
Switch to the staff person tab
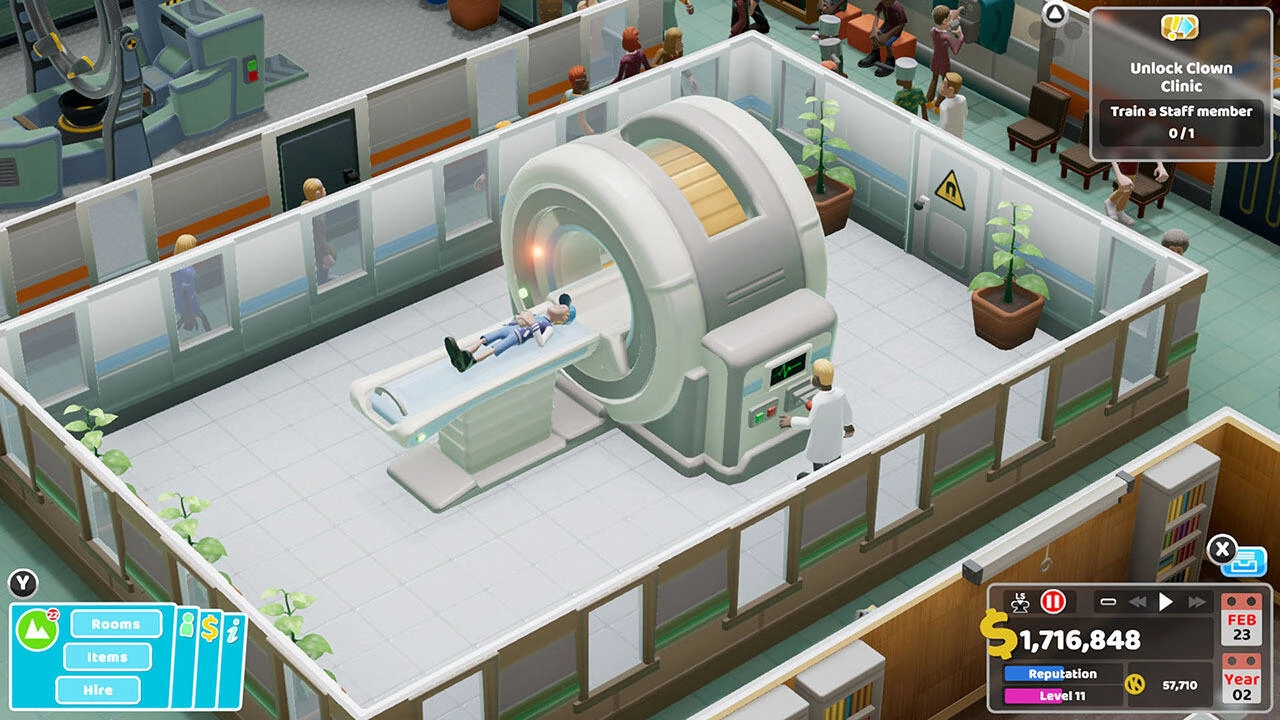187,626
